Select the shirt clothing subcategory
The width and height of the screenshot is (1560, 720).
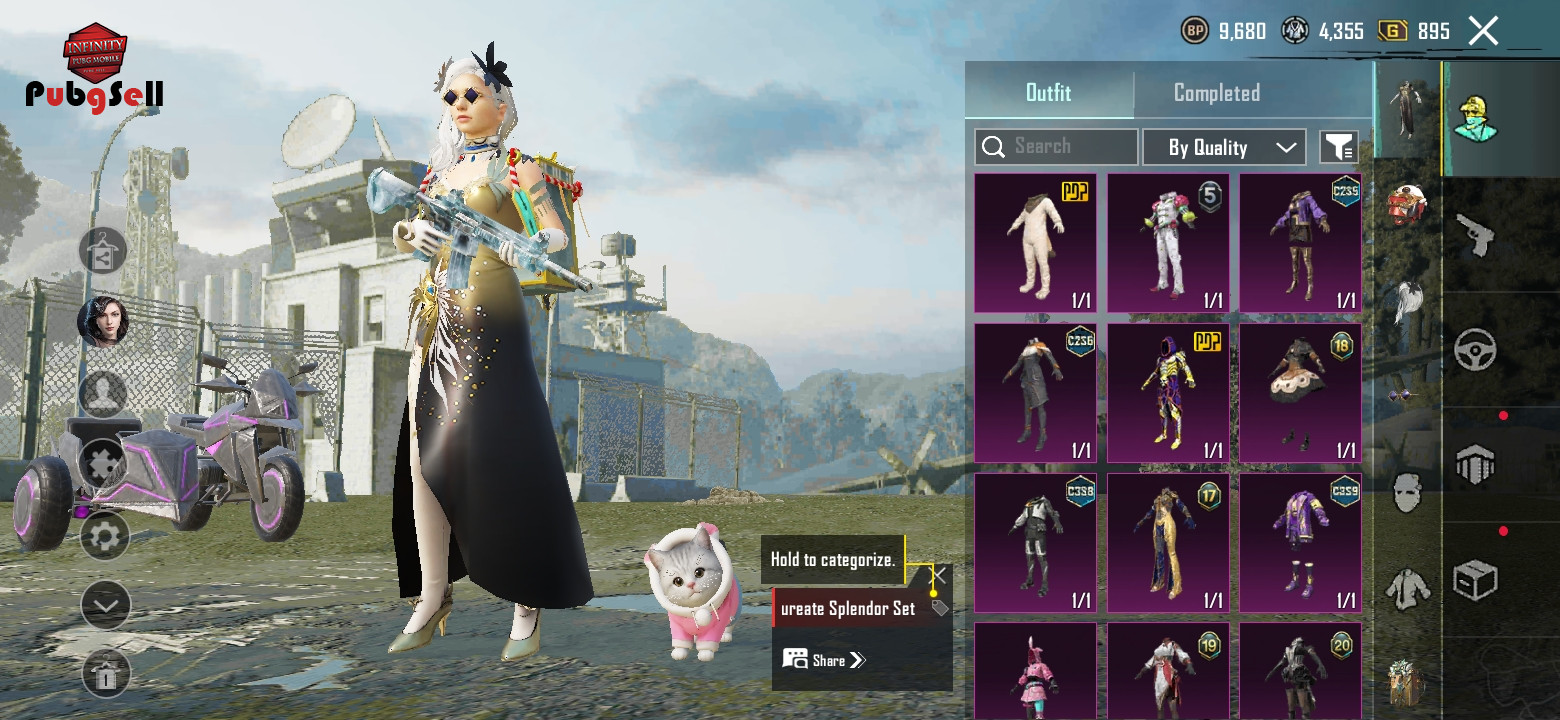[1407, 588]
